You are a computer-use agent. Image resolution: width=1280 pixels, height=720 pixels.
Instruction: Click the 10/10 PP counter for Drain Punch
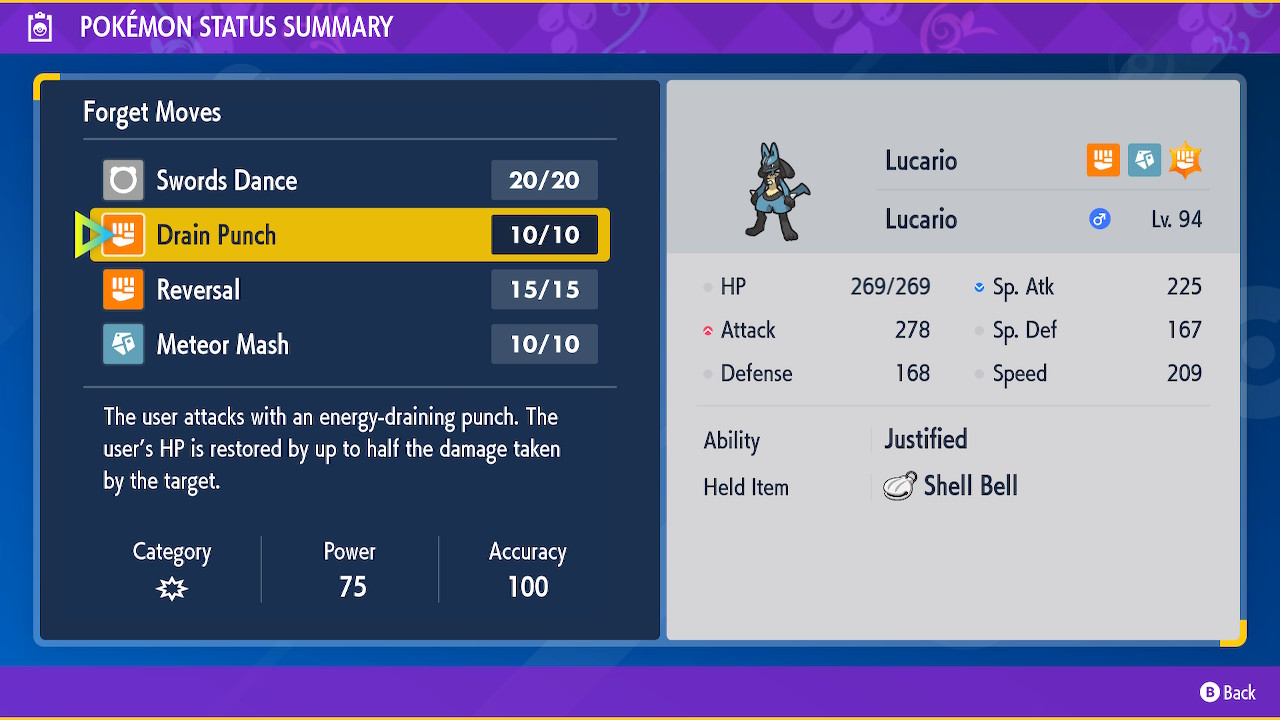tap(544, 234)
